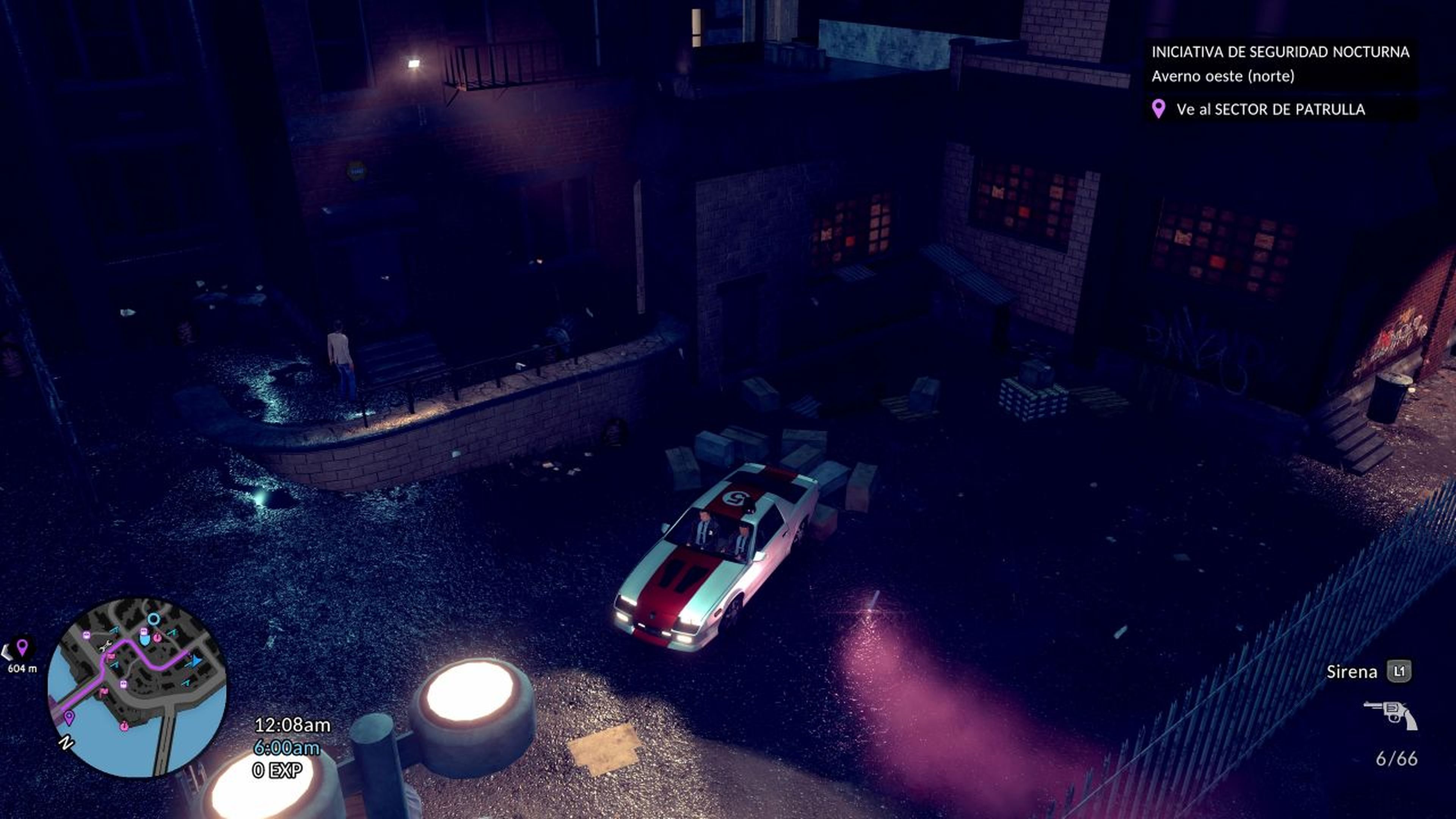Click a pink store icon on the minimap
Viewport: 1456px width, 819px height.
coord(158,637)
